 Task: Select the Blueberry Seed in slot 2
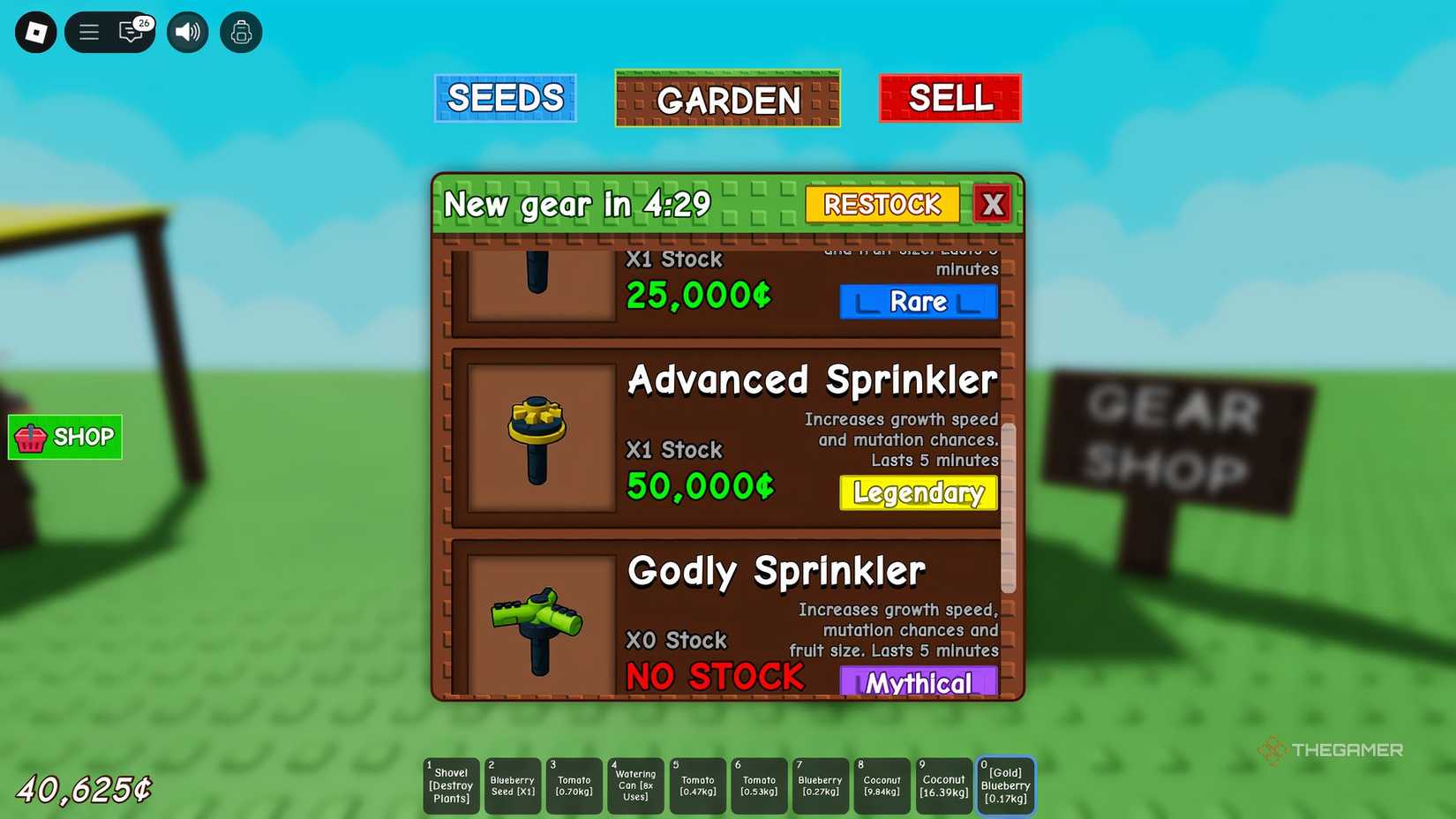(512, 785)
